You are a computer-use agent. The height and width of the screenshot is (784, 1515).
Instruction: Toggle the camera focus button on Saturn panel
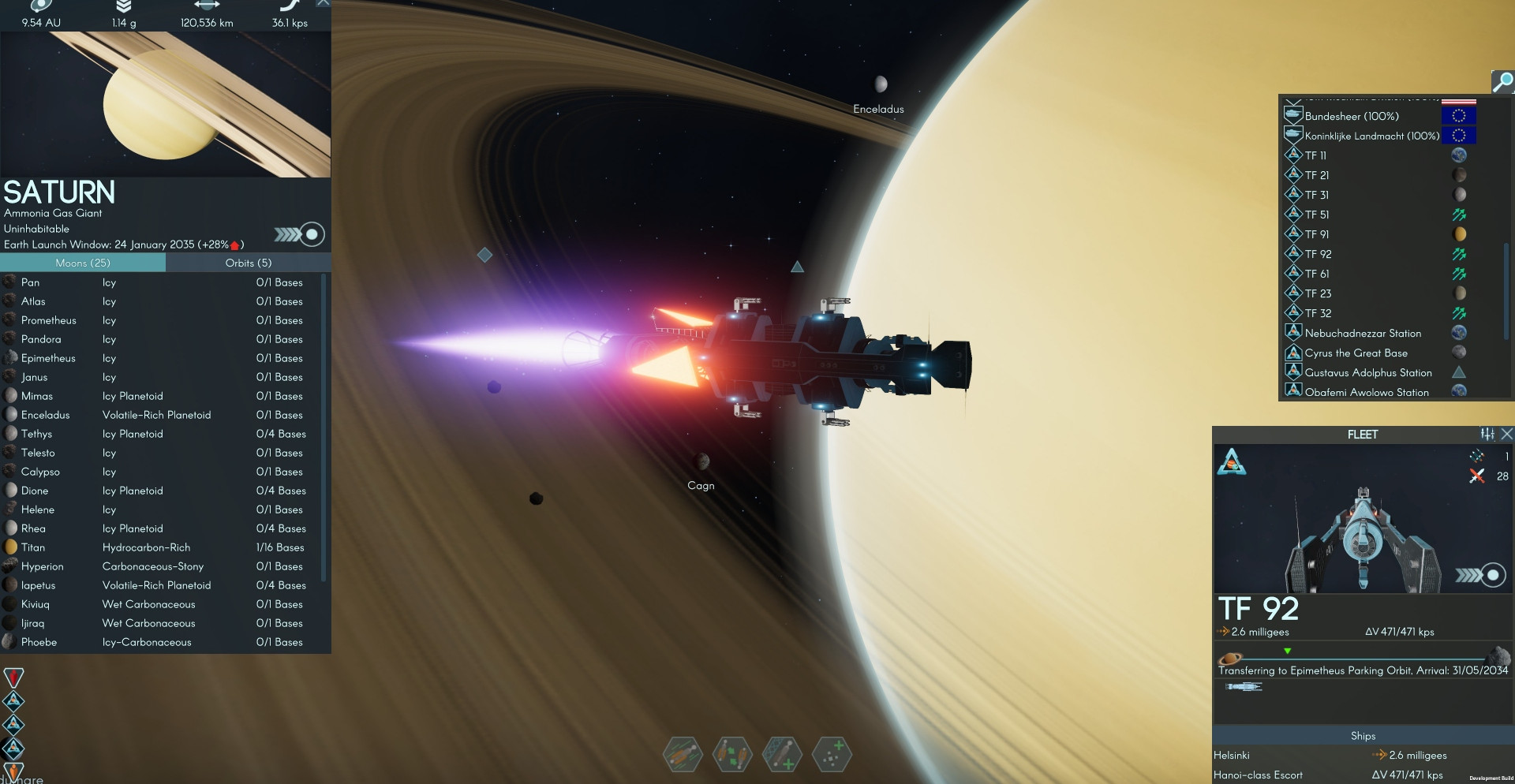click(x=312, y=234)
